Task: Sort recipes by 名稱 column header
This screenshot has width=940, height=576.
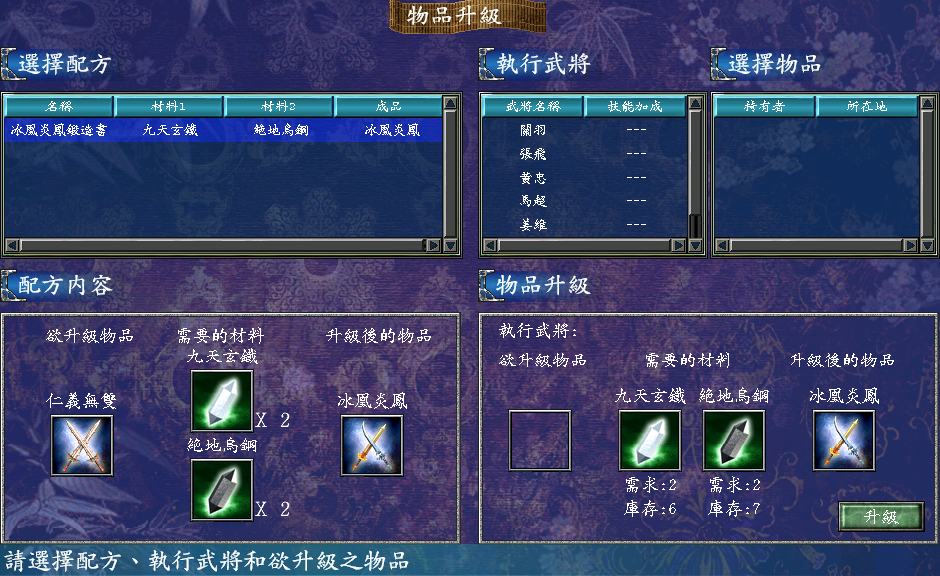Action: pos(59,106)
